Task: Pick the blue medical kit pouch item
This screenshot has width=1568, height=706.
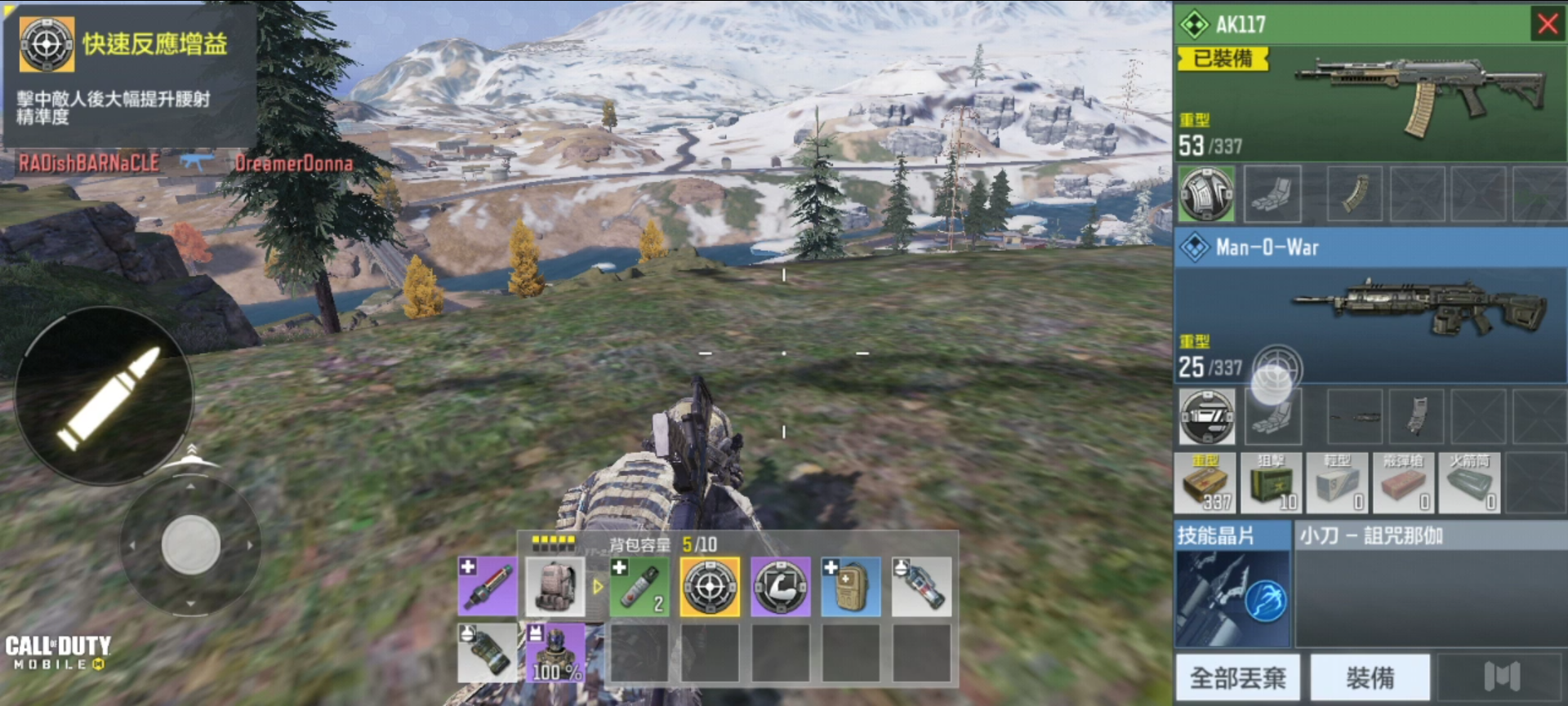Action: (x=850, y=587)
